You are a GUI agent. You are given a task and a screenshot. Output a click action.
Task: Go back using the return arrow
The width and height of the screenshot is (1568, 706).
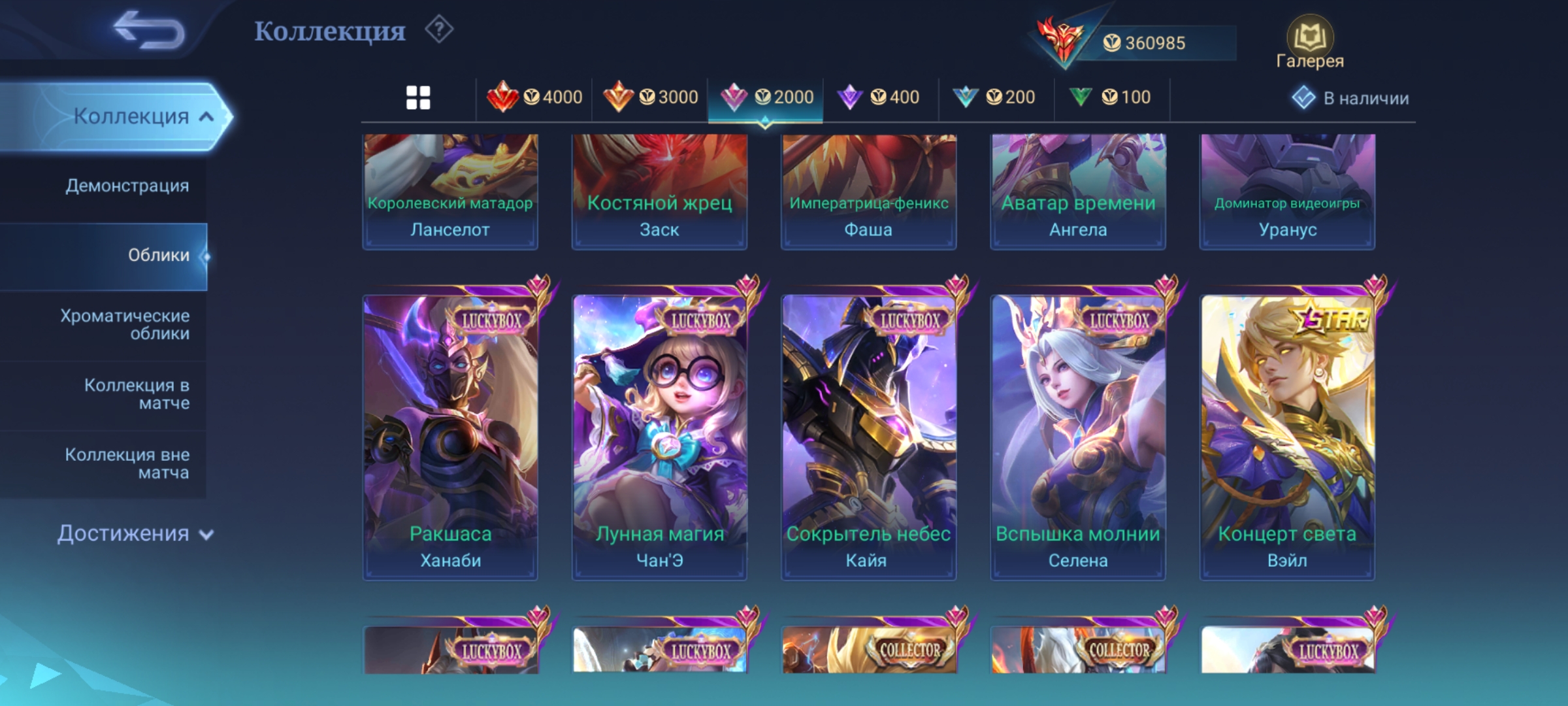[x=149, y=31]
